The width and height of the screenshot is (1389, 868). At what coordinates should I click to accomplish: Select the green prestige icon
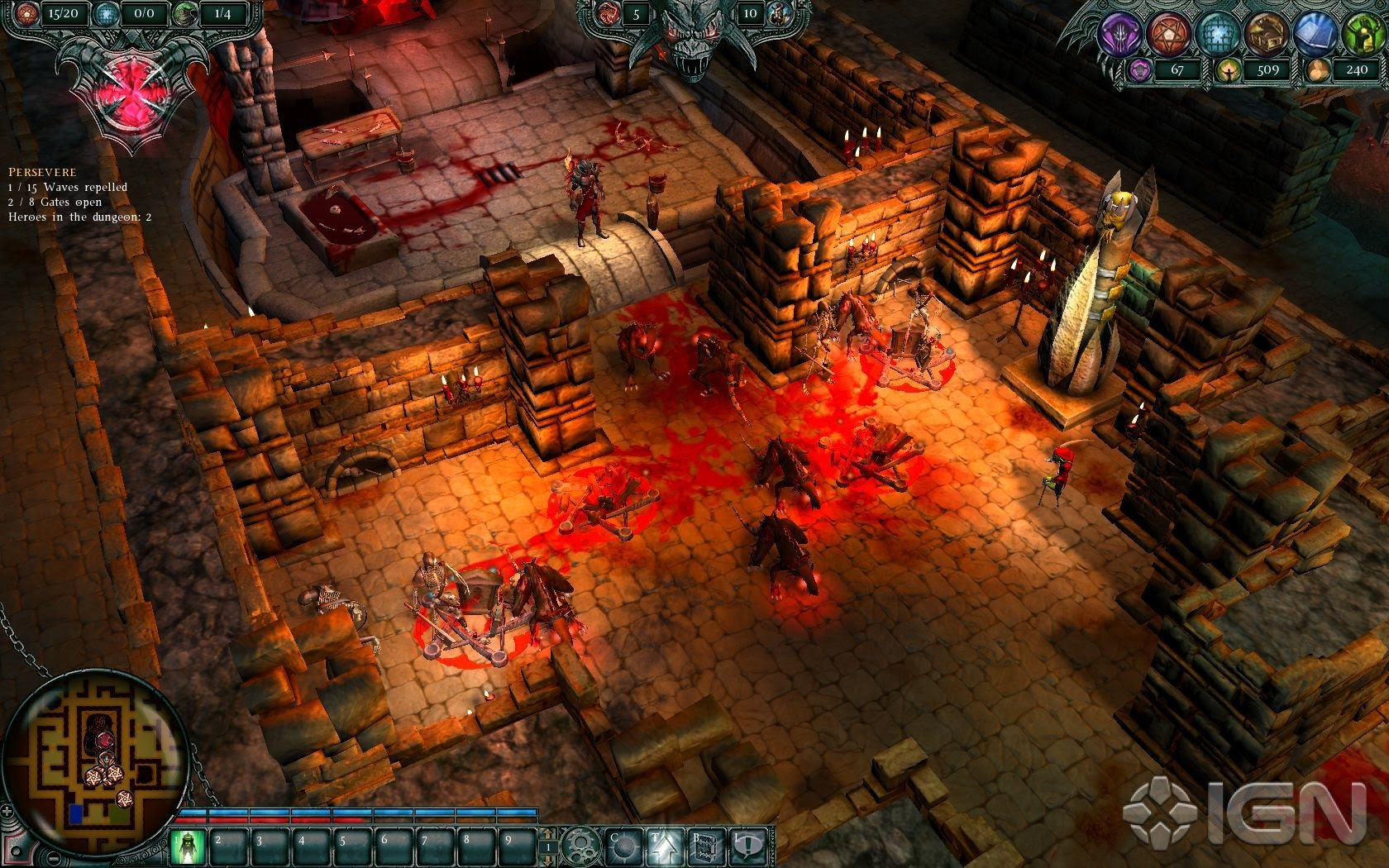click(x=1364, y=33)
